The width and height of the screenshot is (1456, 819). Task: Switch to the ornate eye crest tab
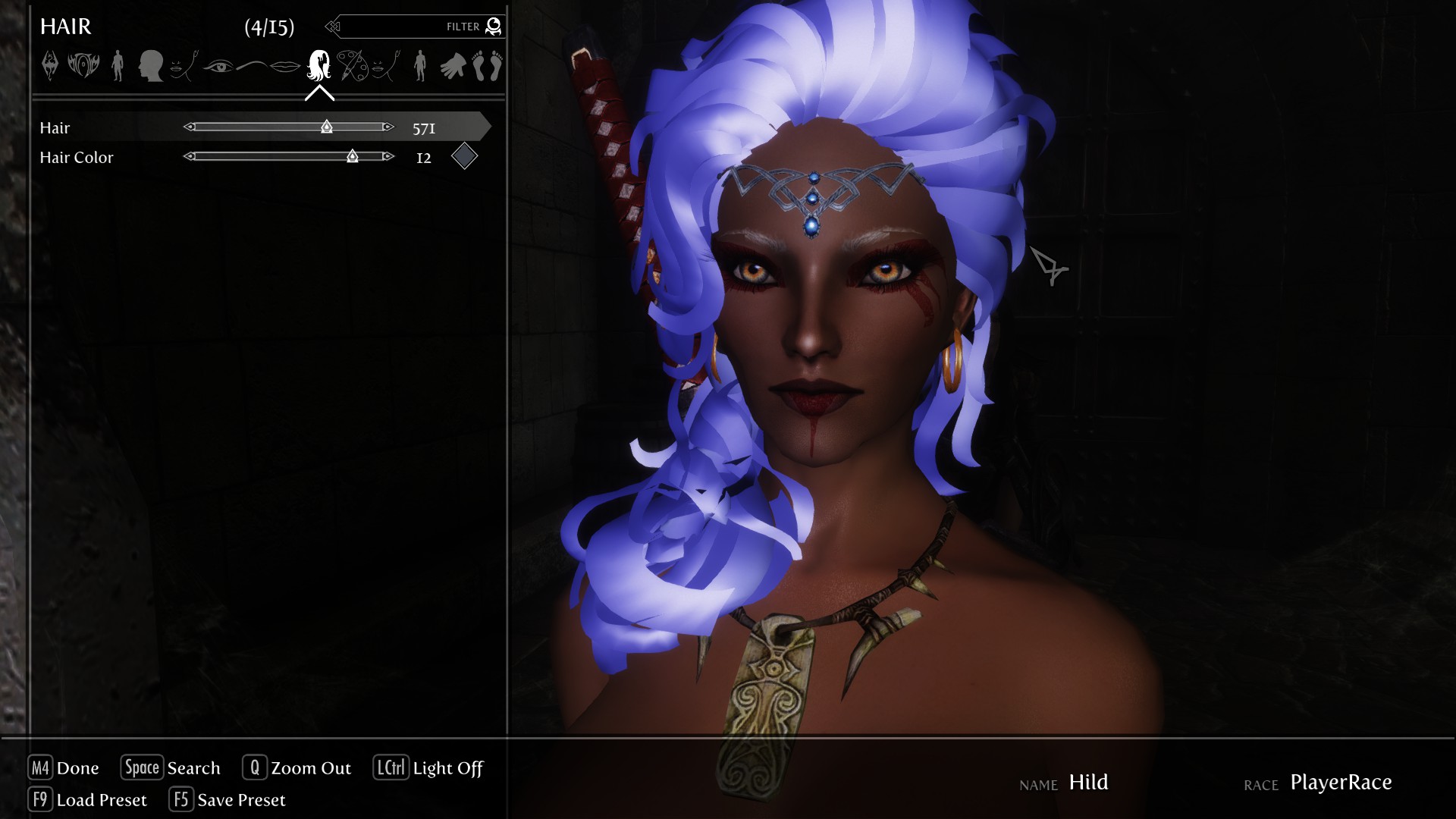tap(83, 66)
